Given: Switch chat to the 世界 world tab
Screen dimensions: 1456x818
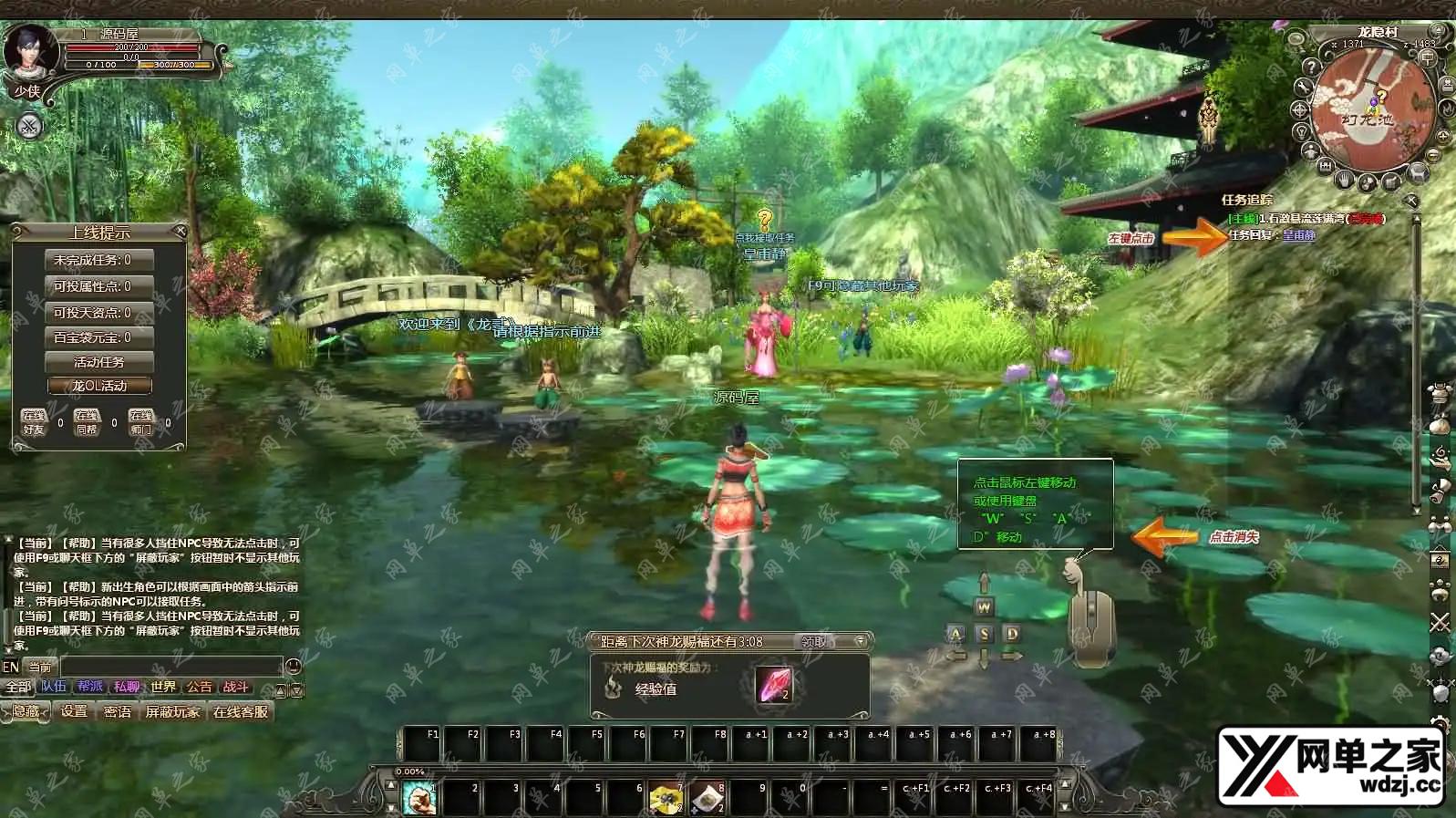Looking at the screenshot, I should 163,688.
